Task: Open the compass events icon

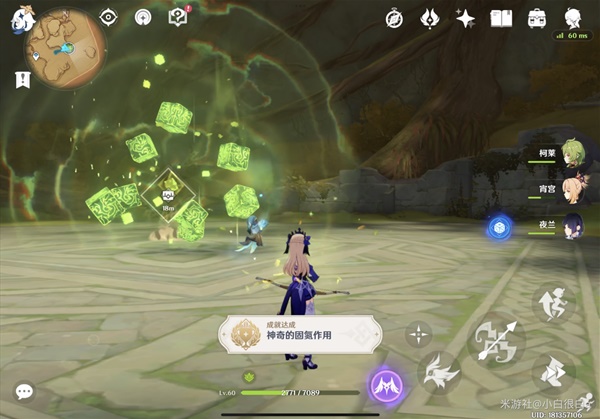Action: [x=394, y=18]
